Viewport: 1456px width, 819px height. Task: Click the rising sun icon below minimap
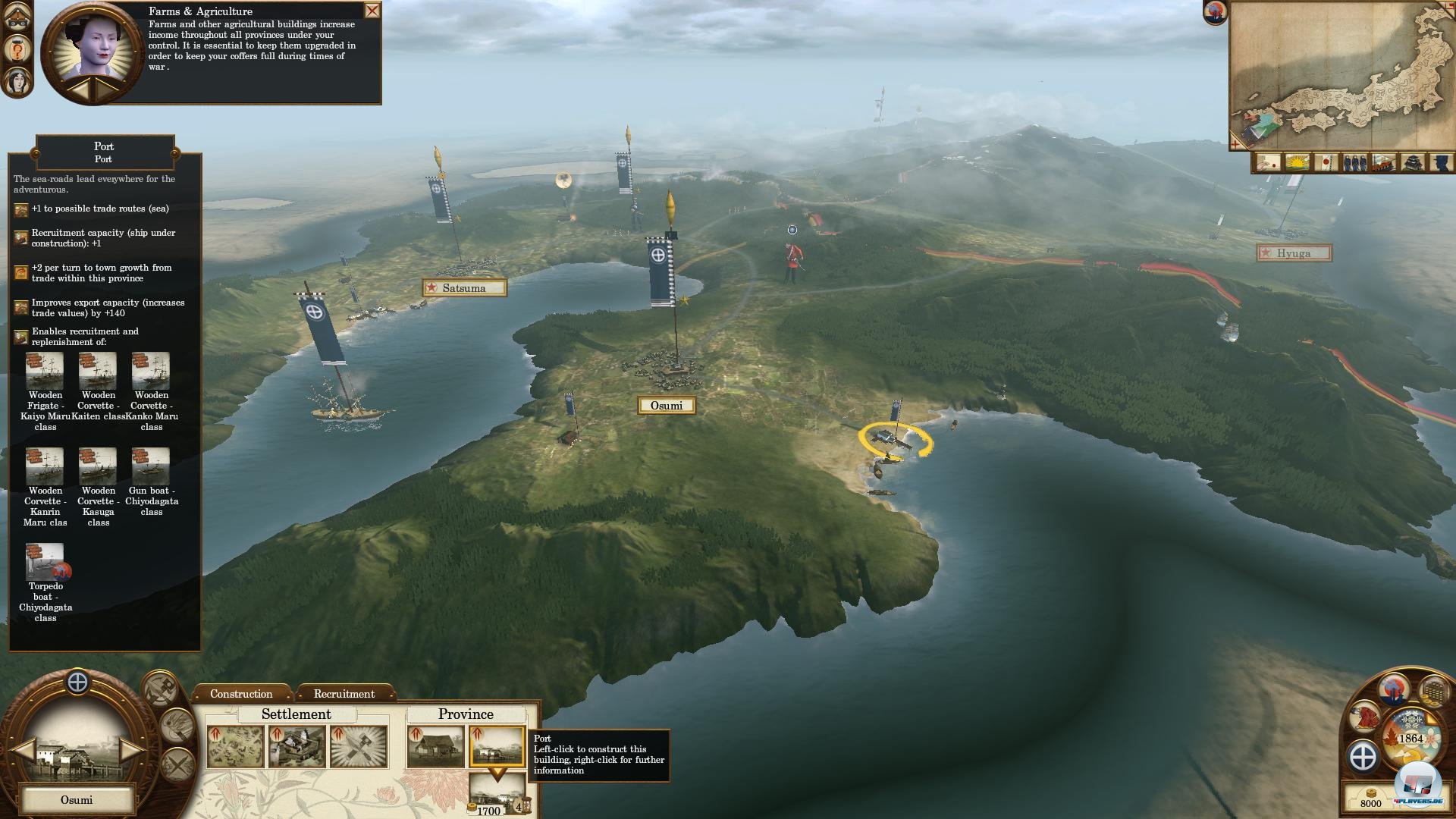pos(1298,162)
